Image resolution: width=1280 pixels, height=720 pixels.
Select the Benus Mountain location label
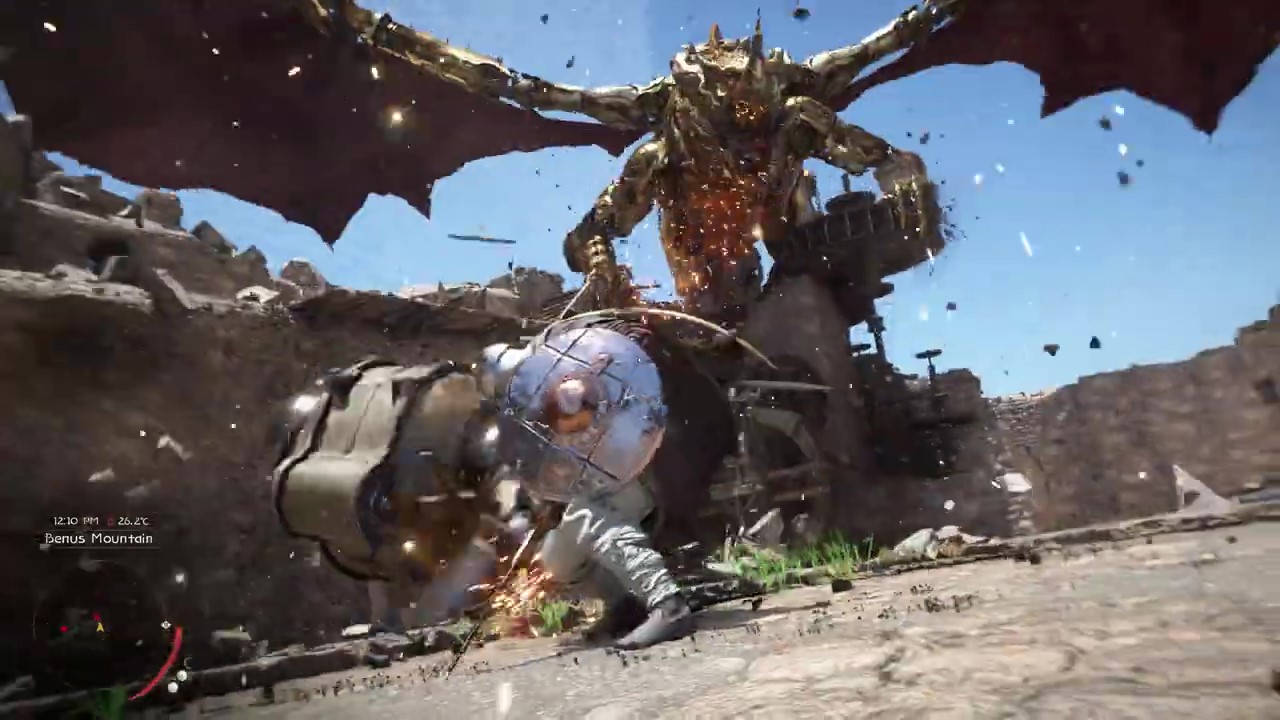click(99, 539)
